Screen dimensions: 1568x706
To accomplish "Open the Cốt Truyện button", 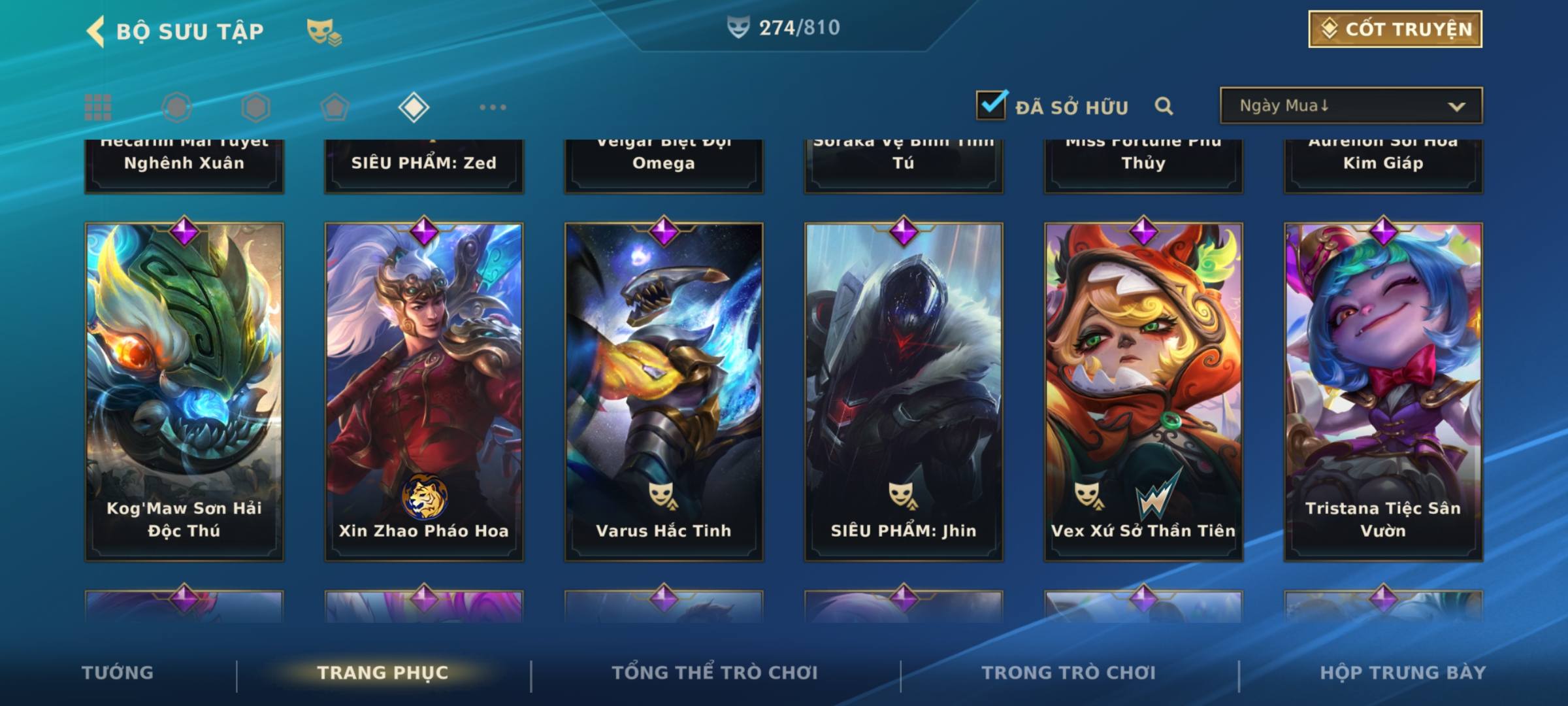I will point(1395,29).
